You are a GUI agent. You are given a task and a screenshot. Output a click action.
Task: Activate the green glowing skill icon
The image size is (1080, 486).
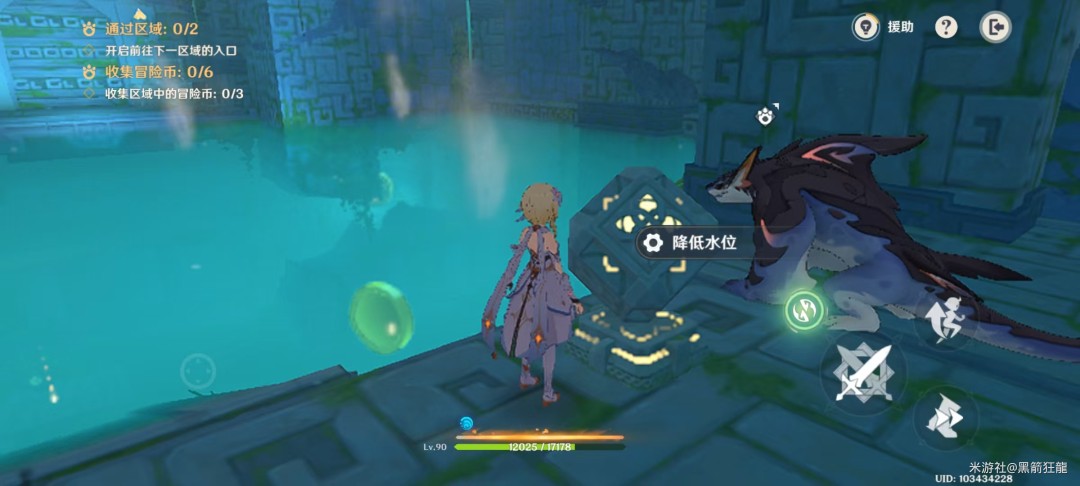click(803, 310)
